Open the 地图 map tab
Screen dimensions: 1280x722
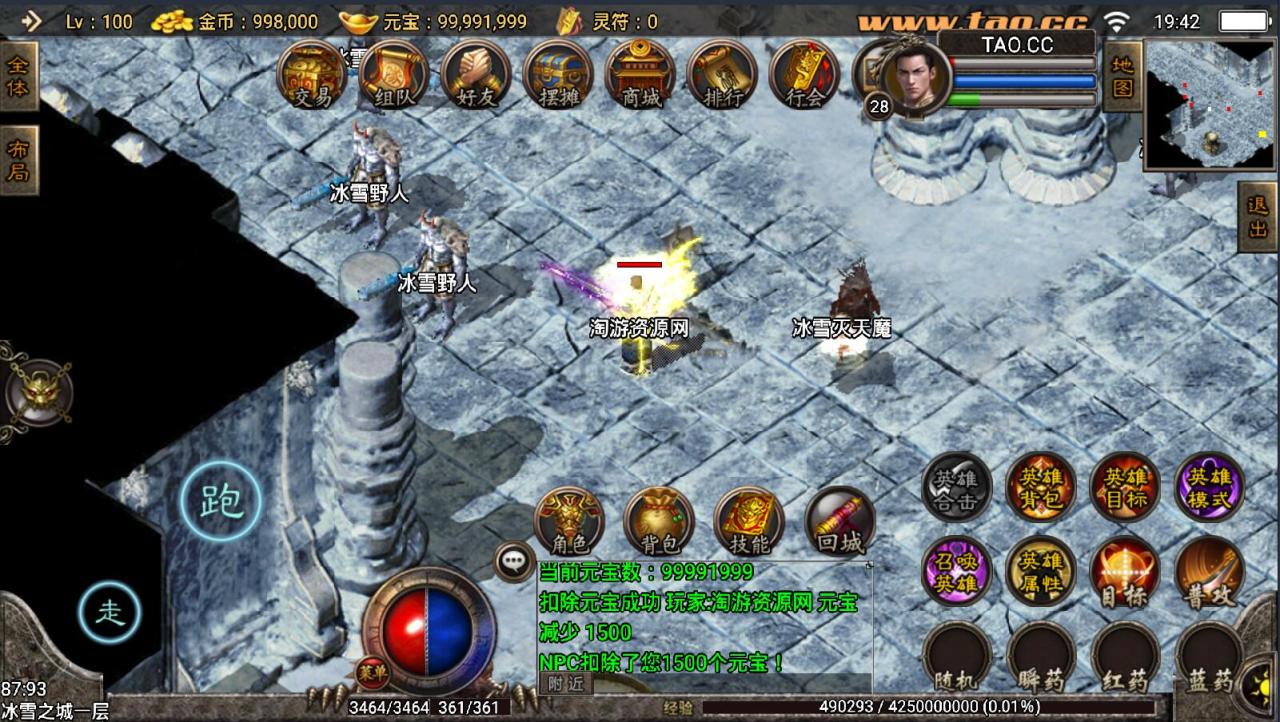point(1122,77)
